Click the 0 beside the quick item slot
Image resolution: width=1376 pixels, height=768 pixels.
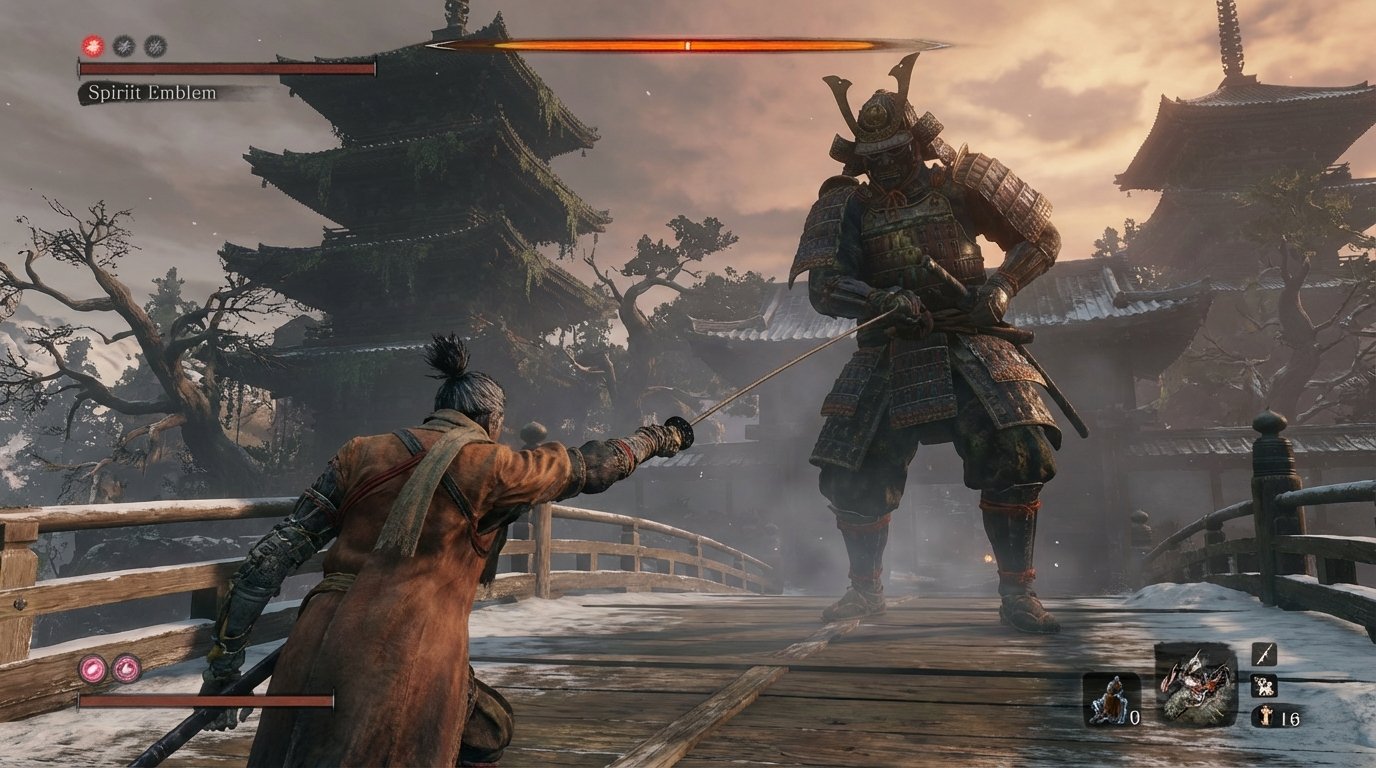coord(1134,718)
